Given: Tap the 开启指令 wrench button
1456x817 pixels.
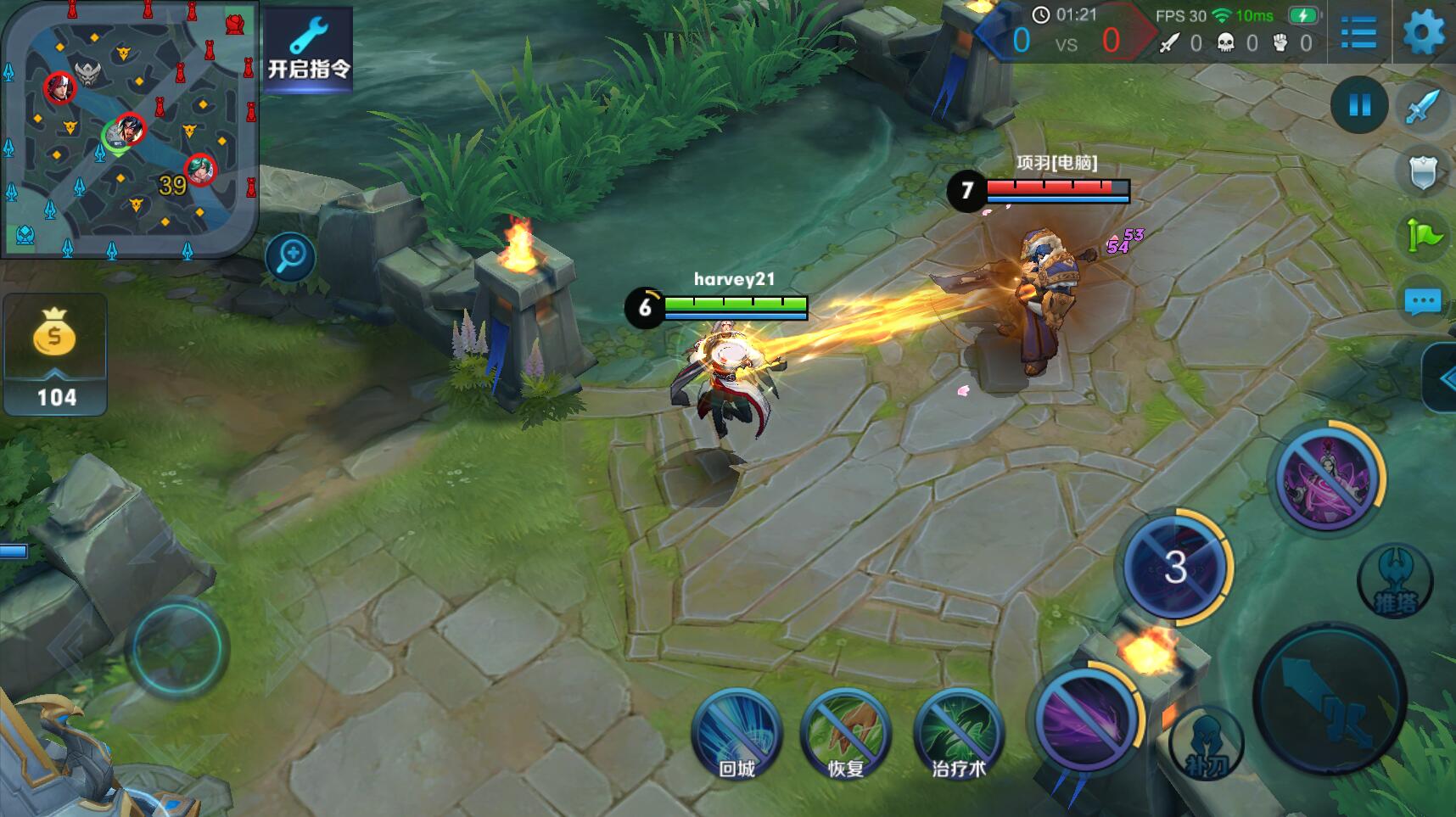Looking at the screenshot, I should click(x=309, y=48).
